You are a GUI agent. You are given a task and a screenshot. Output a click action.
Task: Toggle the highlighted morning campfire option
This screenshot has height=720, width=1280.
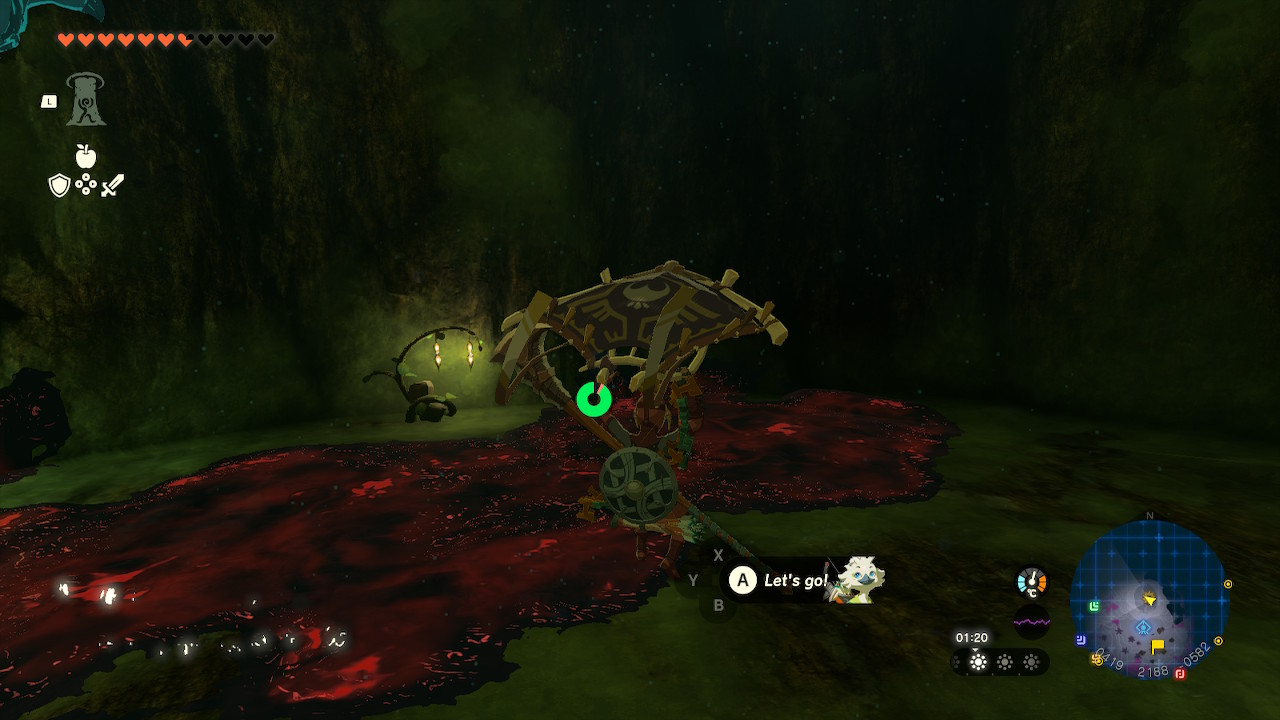pyautogui.click(x=978, y=661)
